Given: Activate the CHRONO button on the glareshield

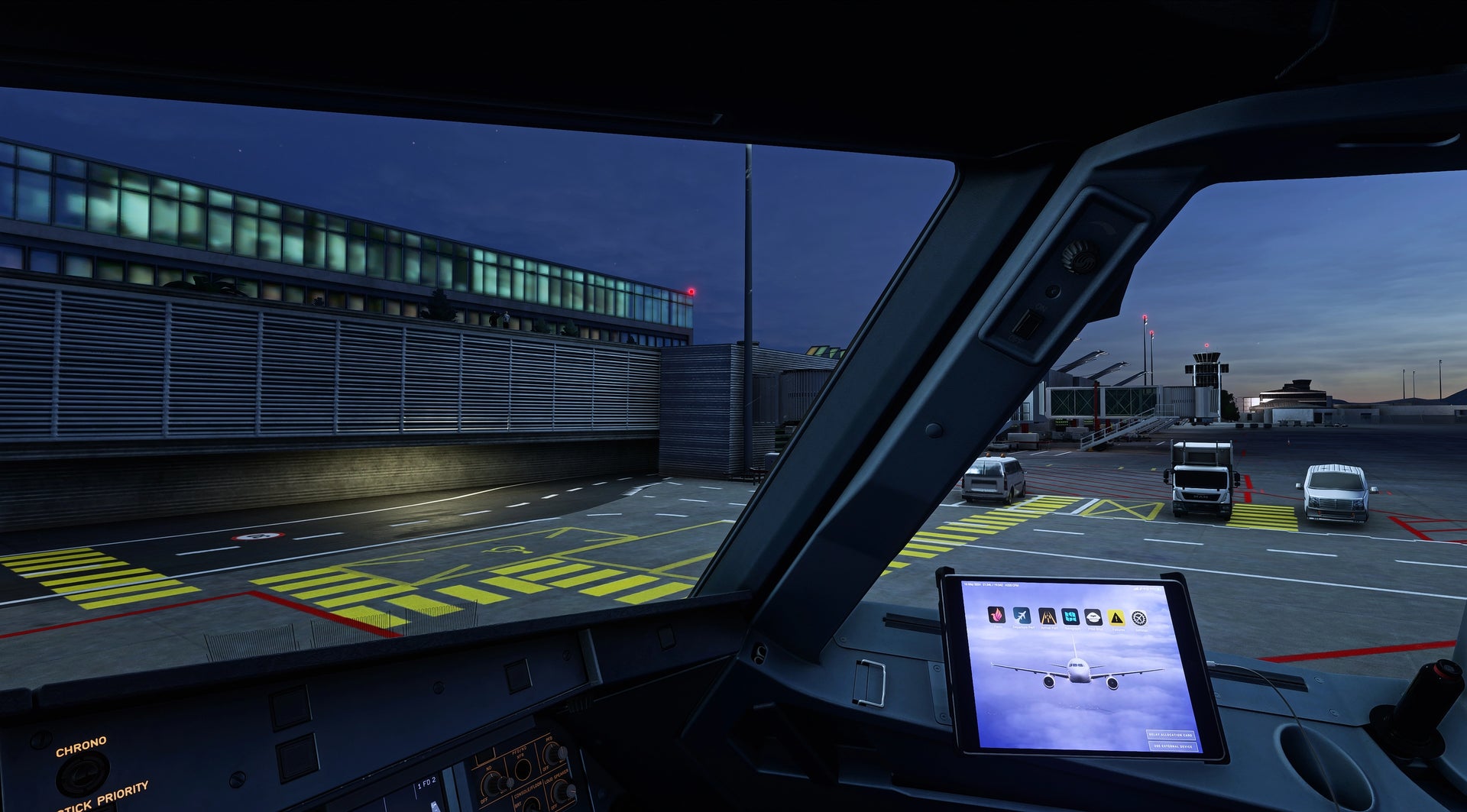Looking at the screenshot, I should click(82, 772).
